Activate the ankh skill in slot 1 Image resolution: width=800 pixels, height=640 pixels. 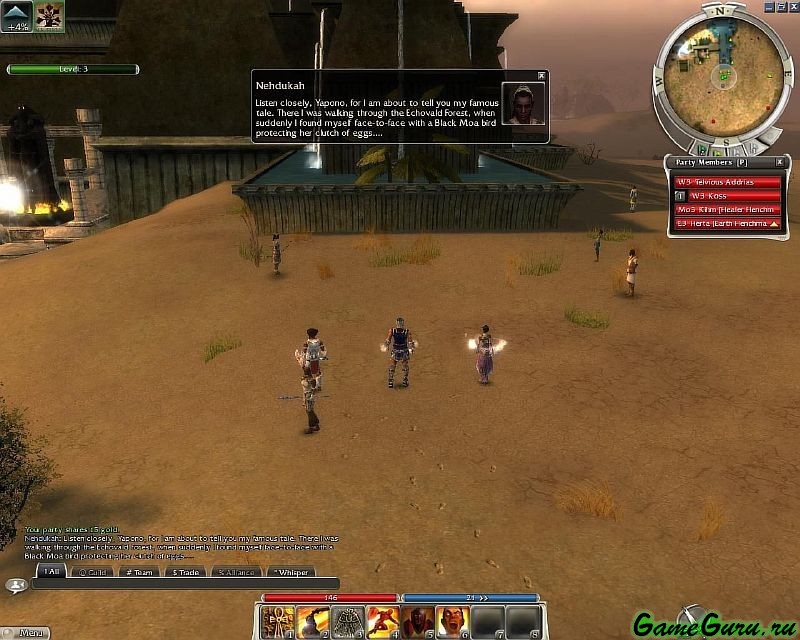pyautogui.click(x=278, y=622)
